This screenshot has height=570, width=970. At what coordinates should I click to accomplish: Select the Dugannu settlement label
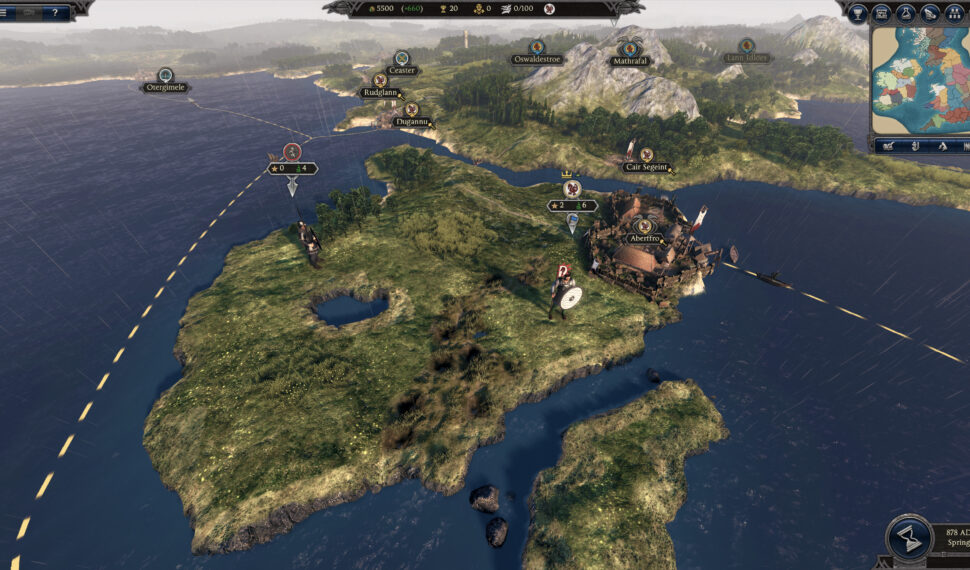tap(411, 121)
